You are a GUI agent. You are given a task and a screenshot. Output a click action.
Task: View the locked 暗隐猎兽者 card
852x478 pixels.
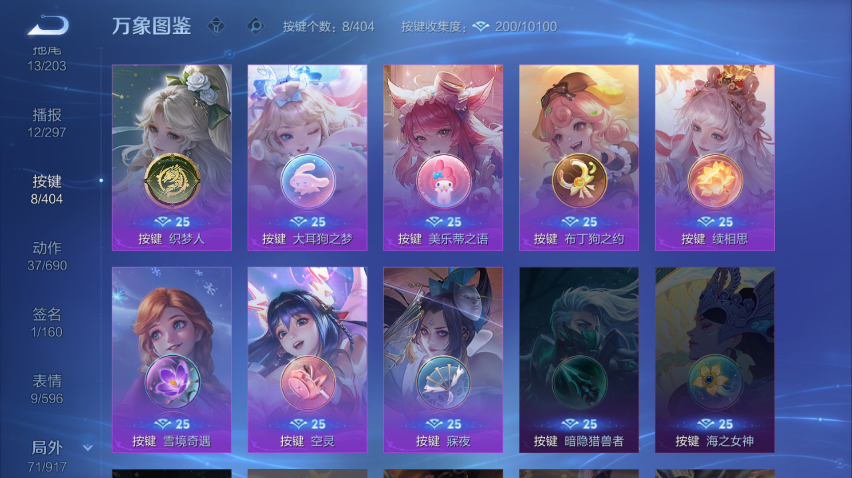pos(579,359)
